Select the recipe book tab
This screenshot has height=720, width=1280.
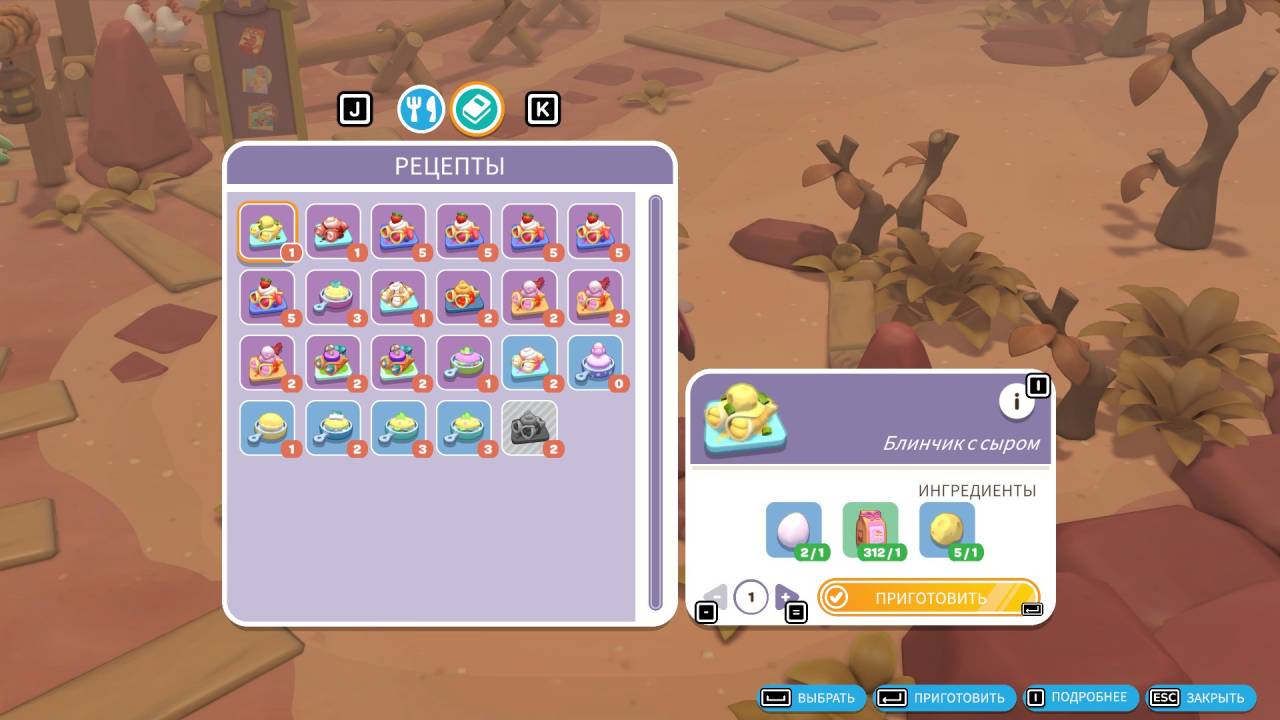(477, 109)
